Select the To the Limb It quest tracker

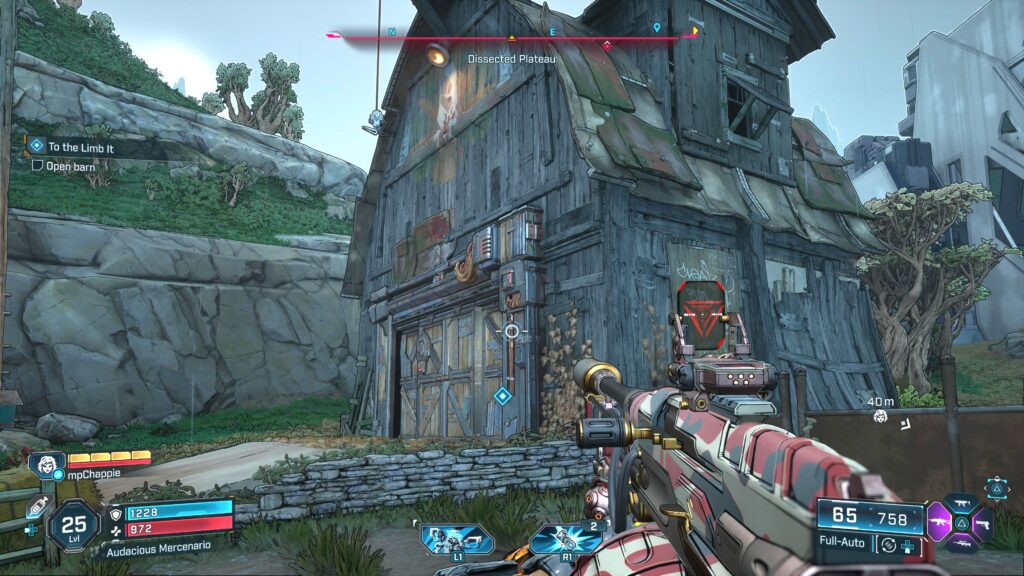(82, 147)
